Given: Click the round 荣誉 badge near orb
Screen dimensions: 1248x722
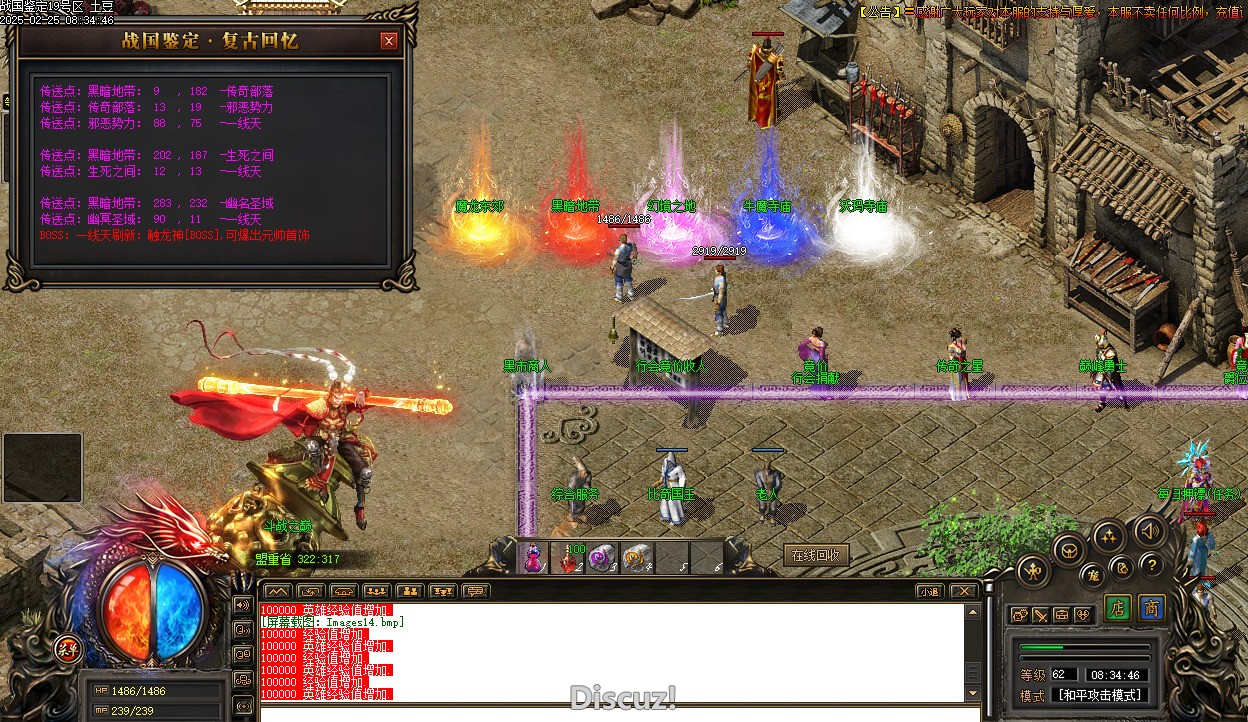Looking at the screenshot, I should coord(68,647).
